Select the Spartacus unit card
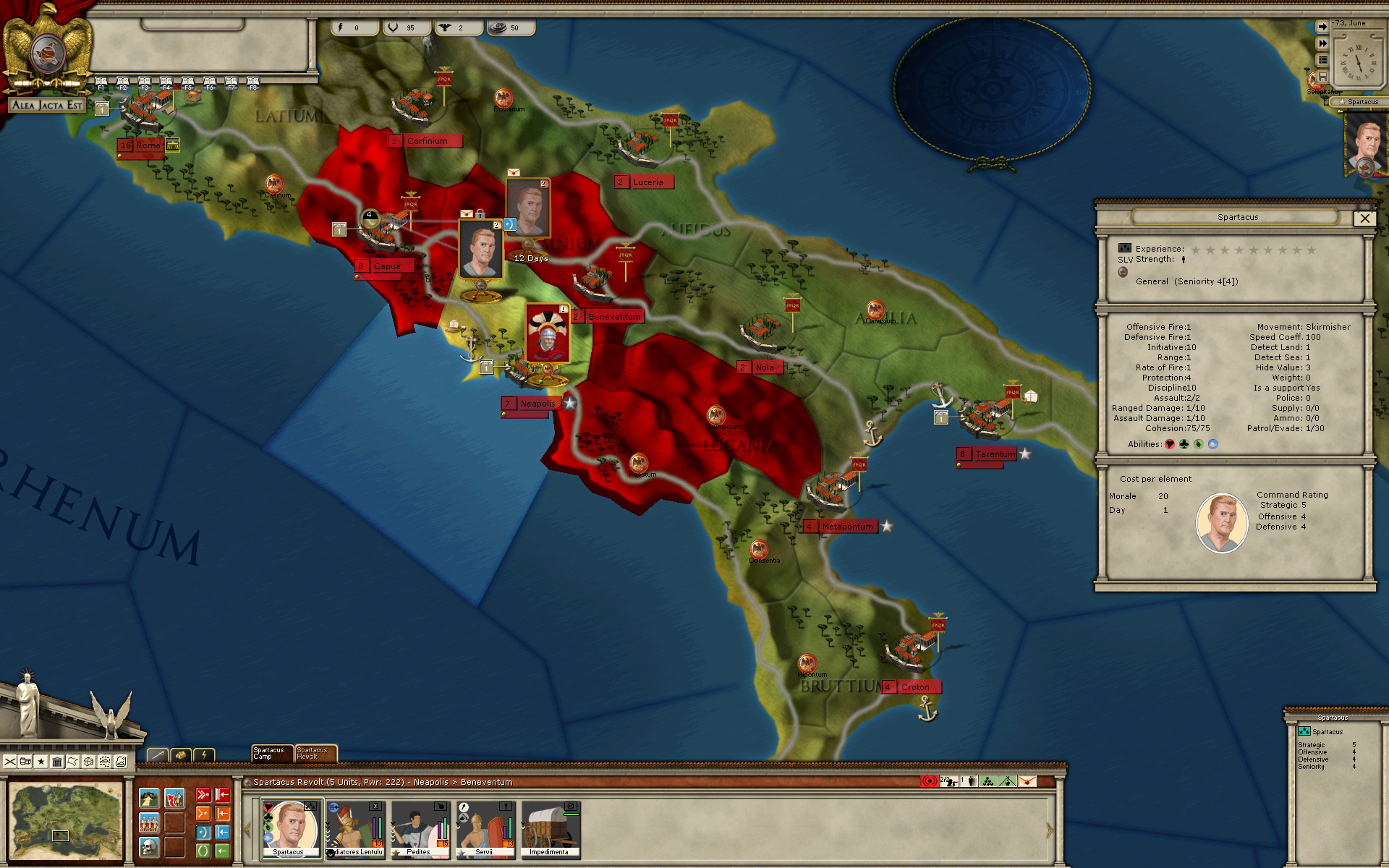Viewport: 1389px width, 868px height. point(289,828)
